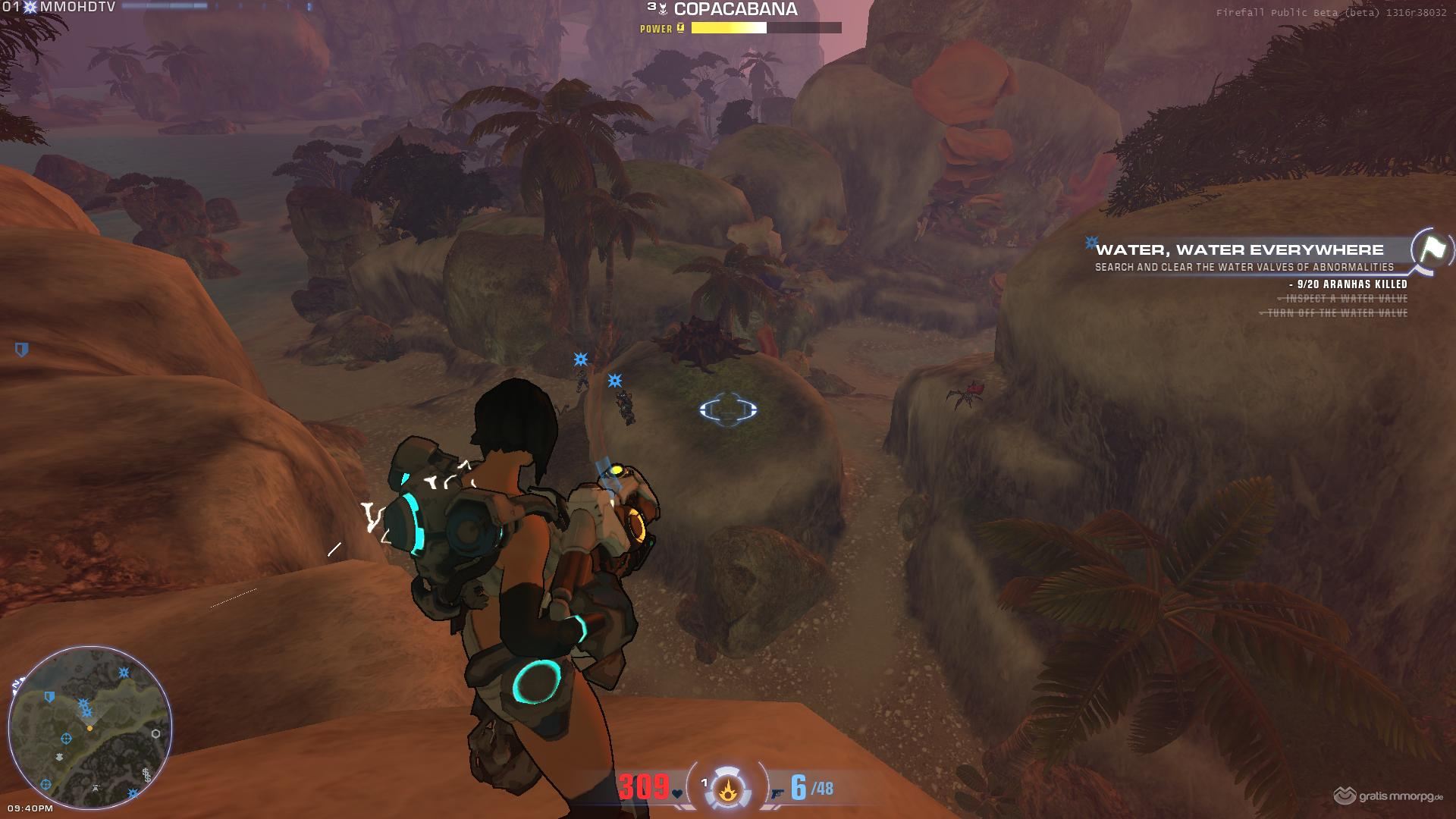Click the blue shield waypoint indicator
This screenshot has width=1456, height=819.
coord(22,350)
